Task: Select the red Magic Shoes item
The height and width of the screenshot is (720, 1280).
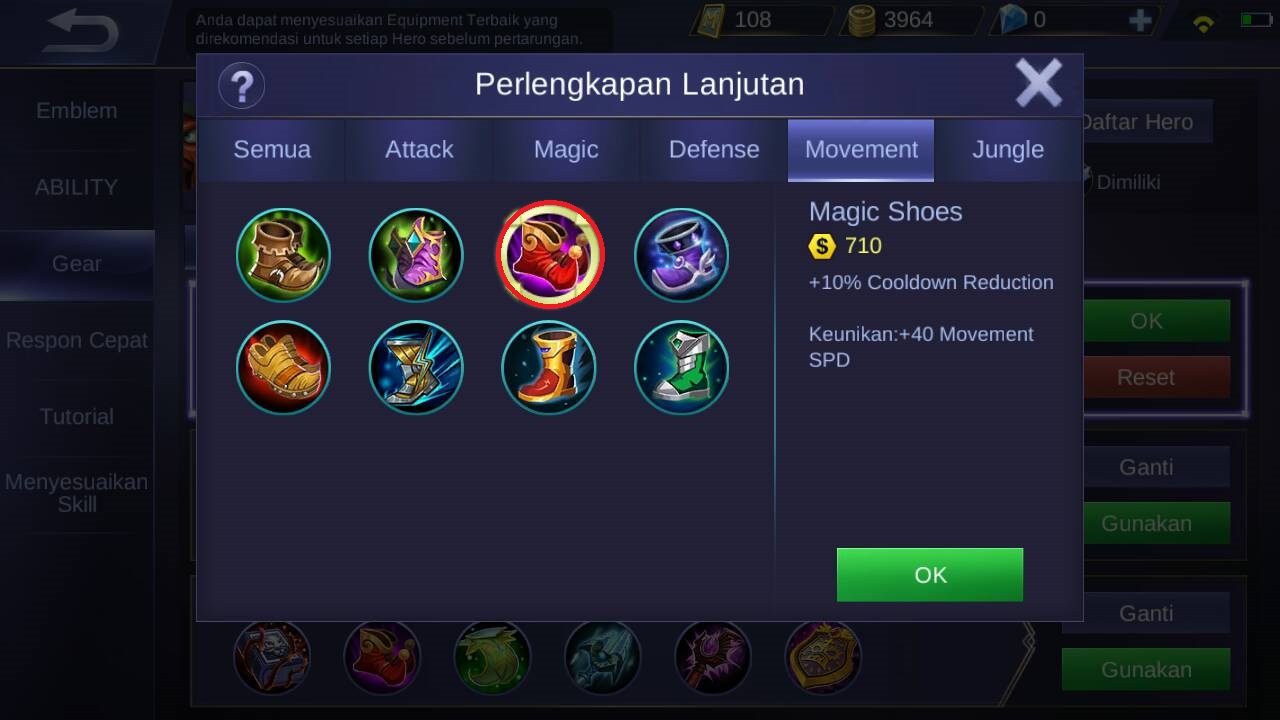Action: click(x=550, y=254)
